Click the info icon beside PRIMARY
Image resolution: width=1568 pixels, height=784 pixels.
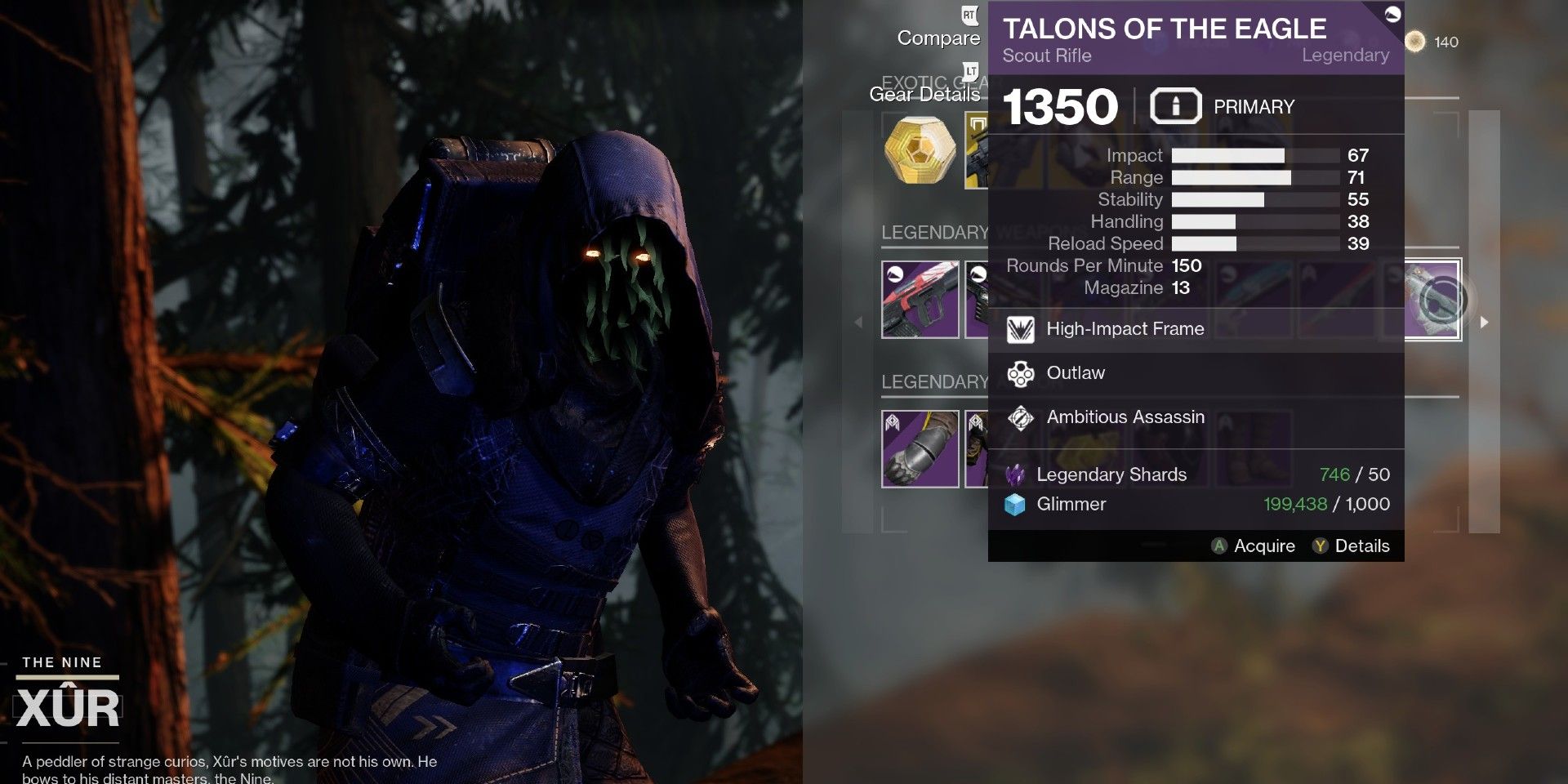tap(1174, 105)
